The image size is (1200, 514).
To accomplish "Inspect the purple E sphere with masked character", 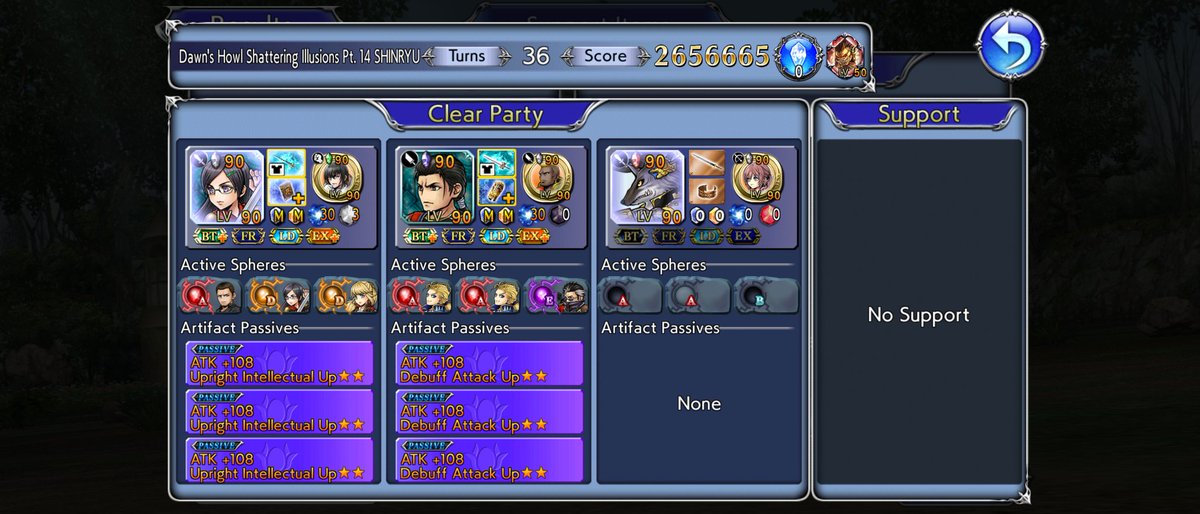I will [555, 297].
